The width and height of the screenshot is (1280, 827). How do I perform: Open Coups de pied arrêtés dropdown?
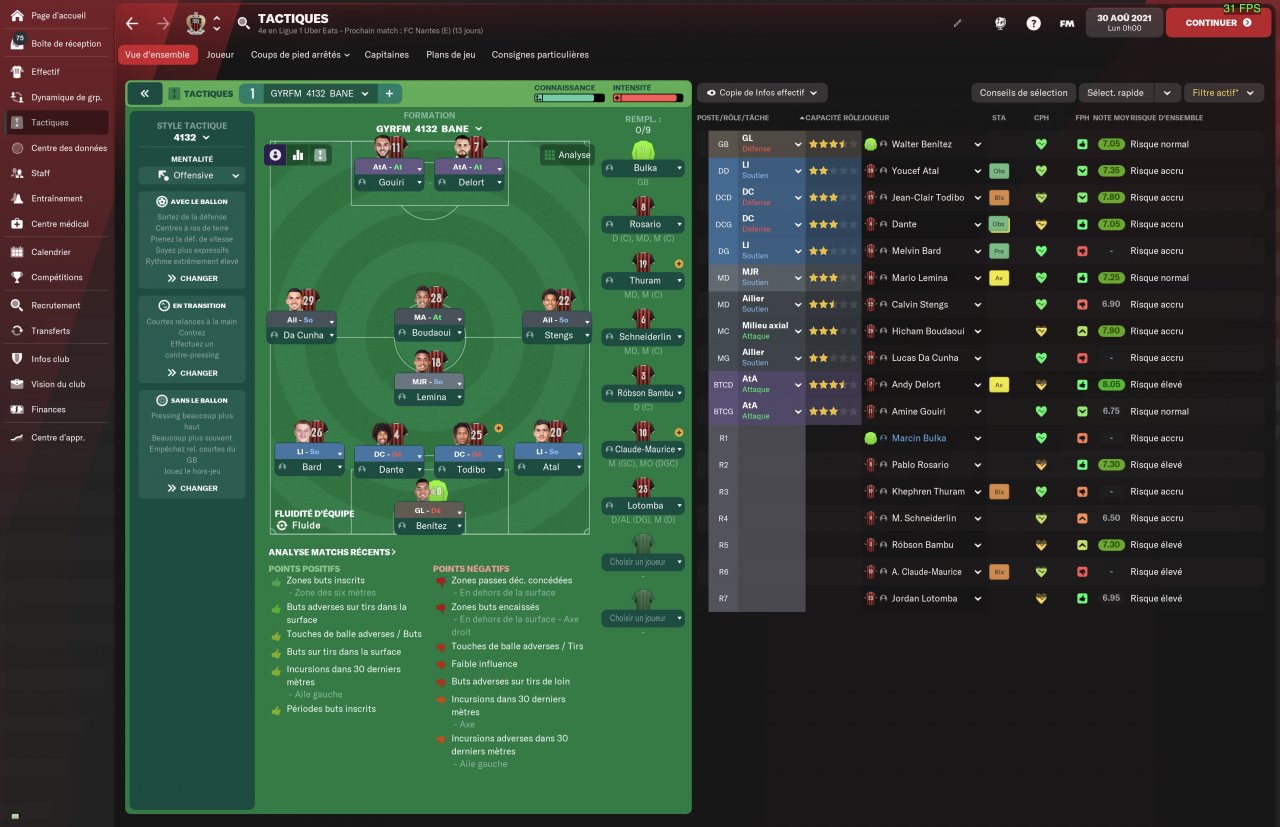pyautogui.click(x=300, y=55)
